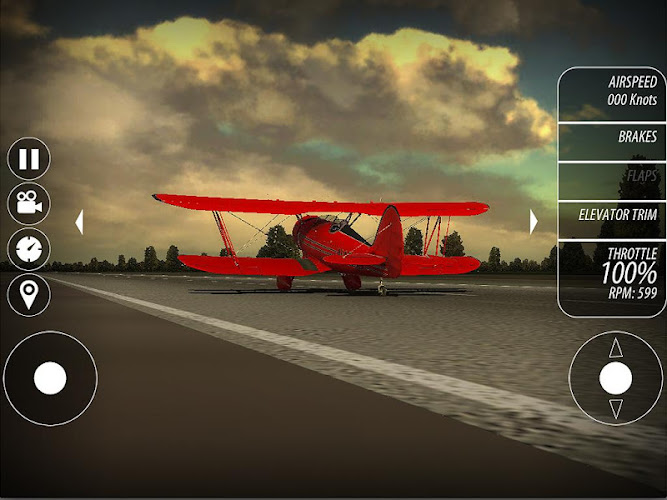Screen dimensions: 667x500
Task: Tap the right up-down joystick knob
Action: 615,378
